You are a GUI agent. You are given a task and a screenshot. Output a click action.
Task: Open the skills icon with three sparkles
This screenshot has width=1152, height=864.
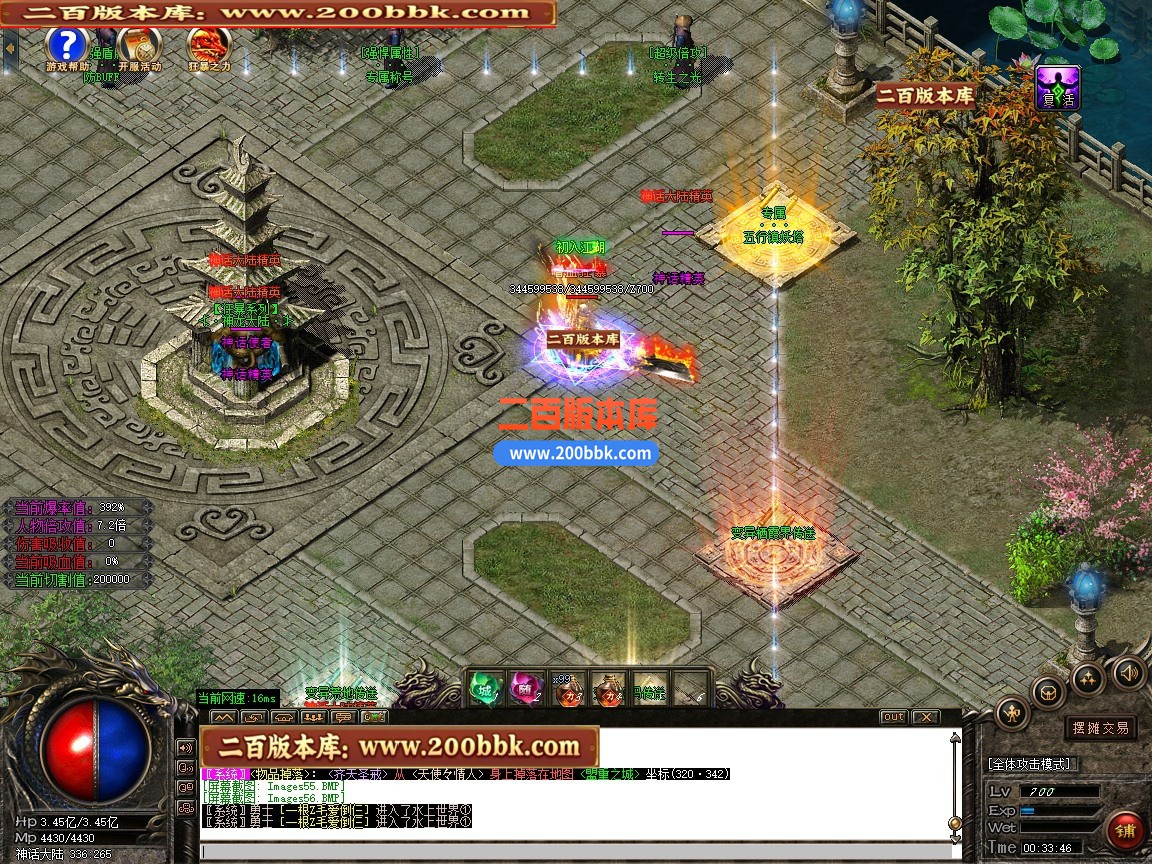(1088, 679)
